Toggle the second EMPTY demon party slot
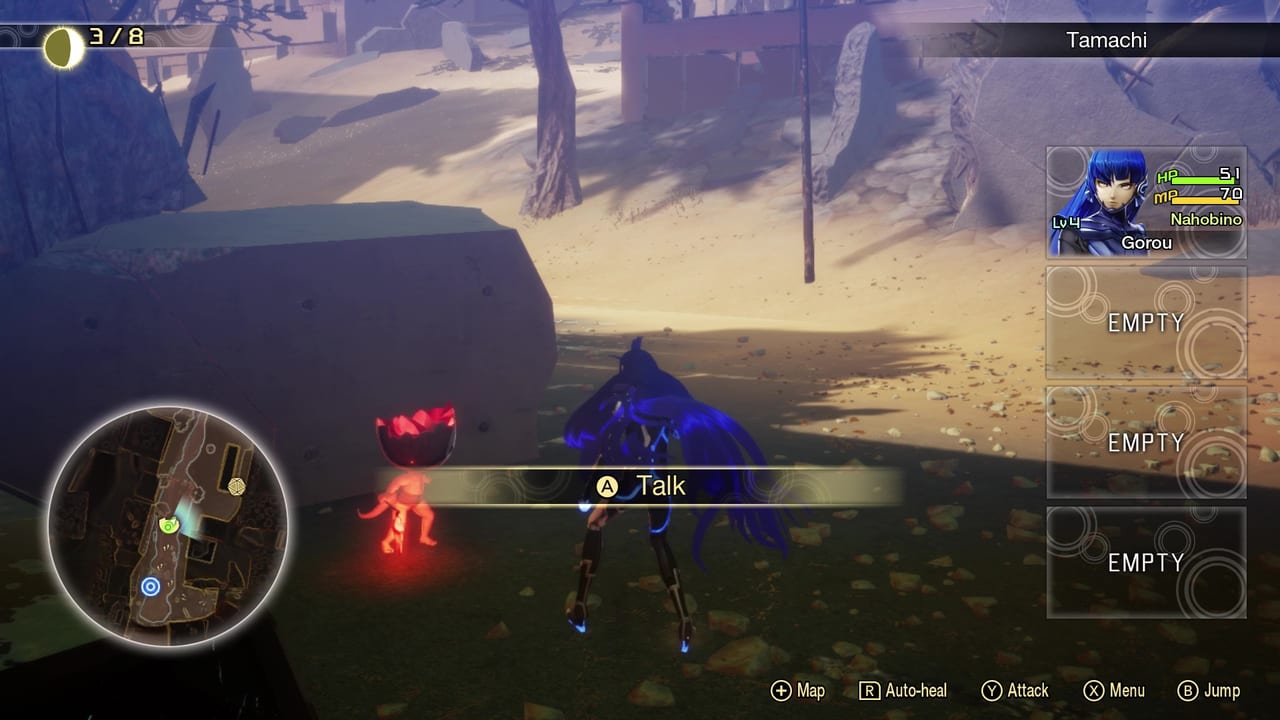Screen dimensions: 1280x720 (1146, 443)
